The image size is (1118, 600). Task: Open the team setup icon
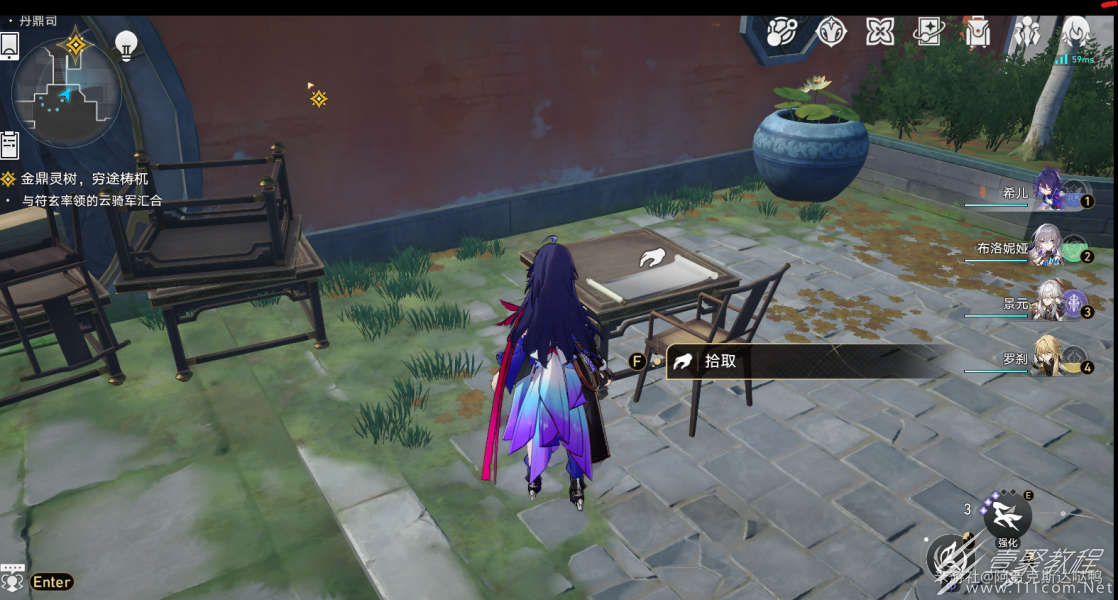(x=1027, y=32)
